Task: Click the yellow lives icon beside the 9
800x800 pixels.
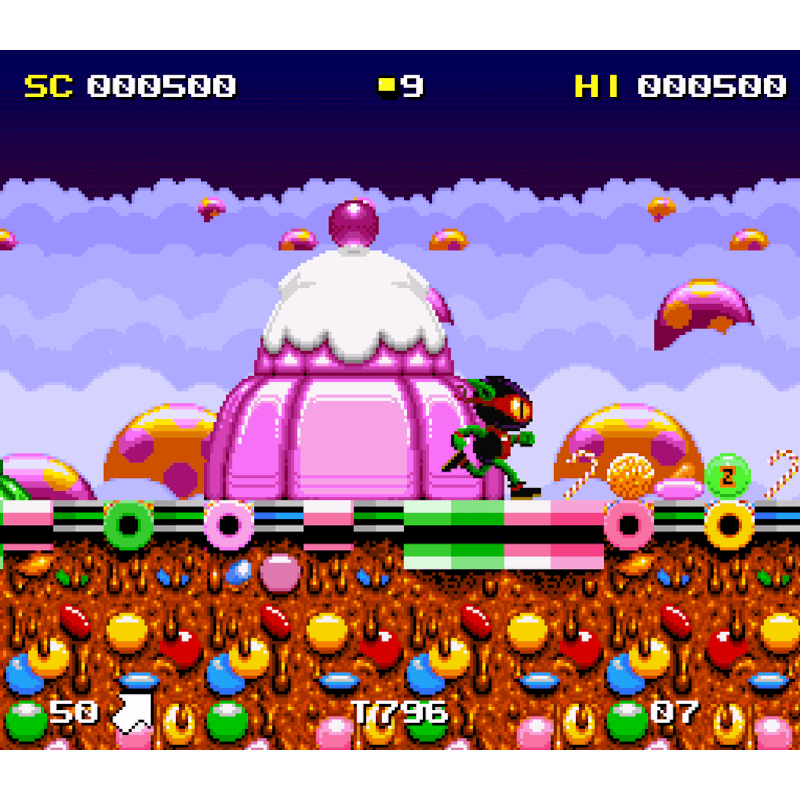Action: click(x=387, y=86)
